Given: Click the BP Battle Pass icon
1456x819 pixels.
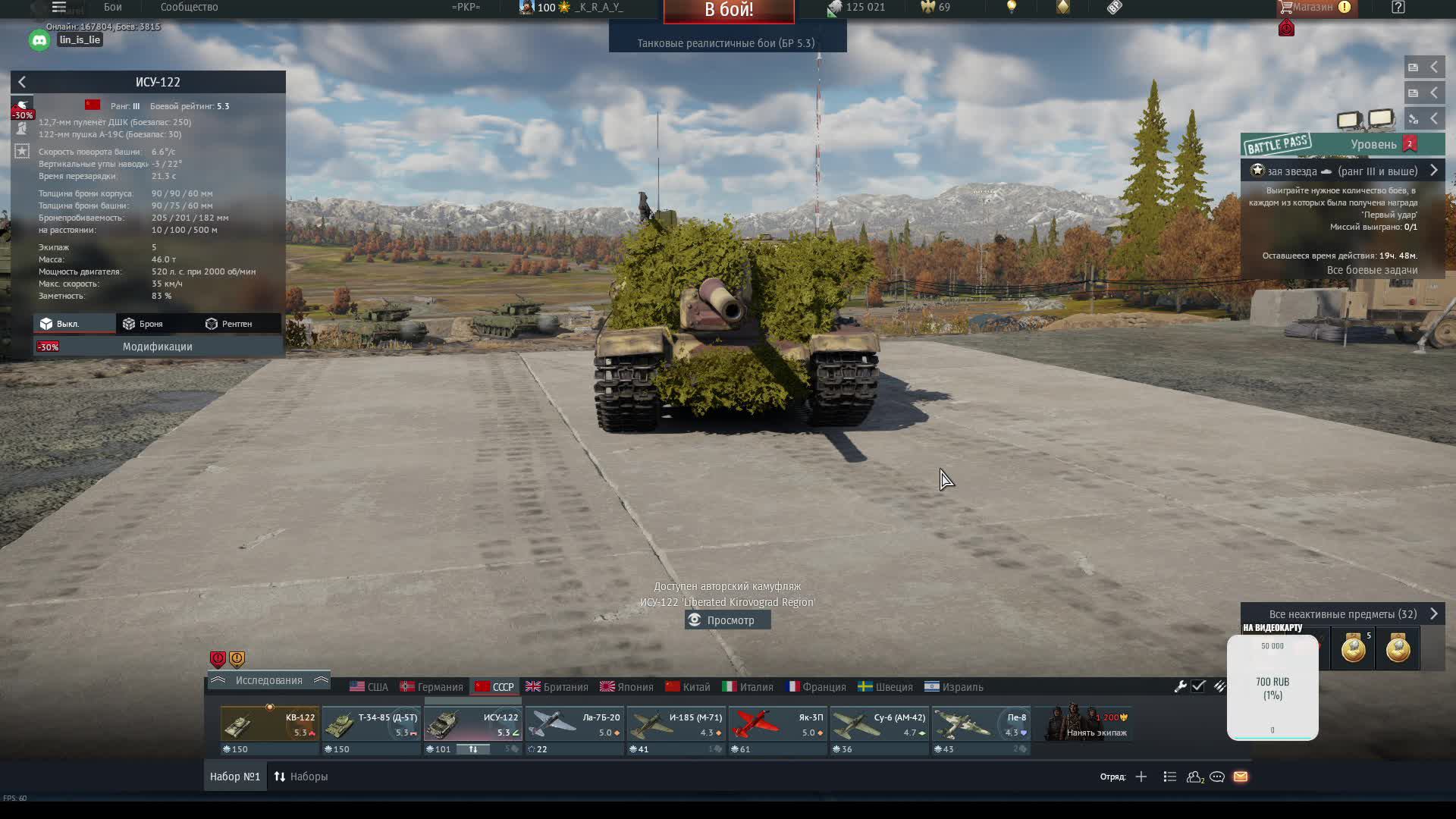Looking at the screenshot, I should [1279, 143].
